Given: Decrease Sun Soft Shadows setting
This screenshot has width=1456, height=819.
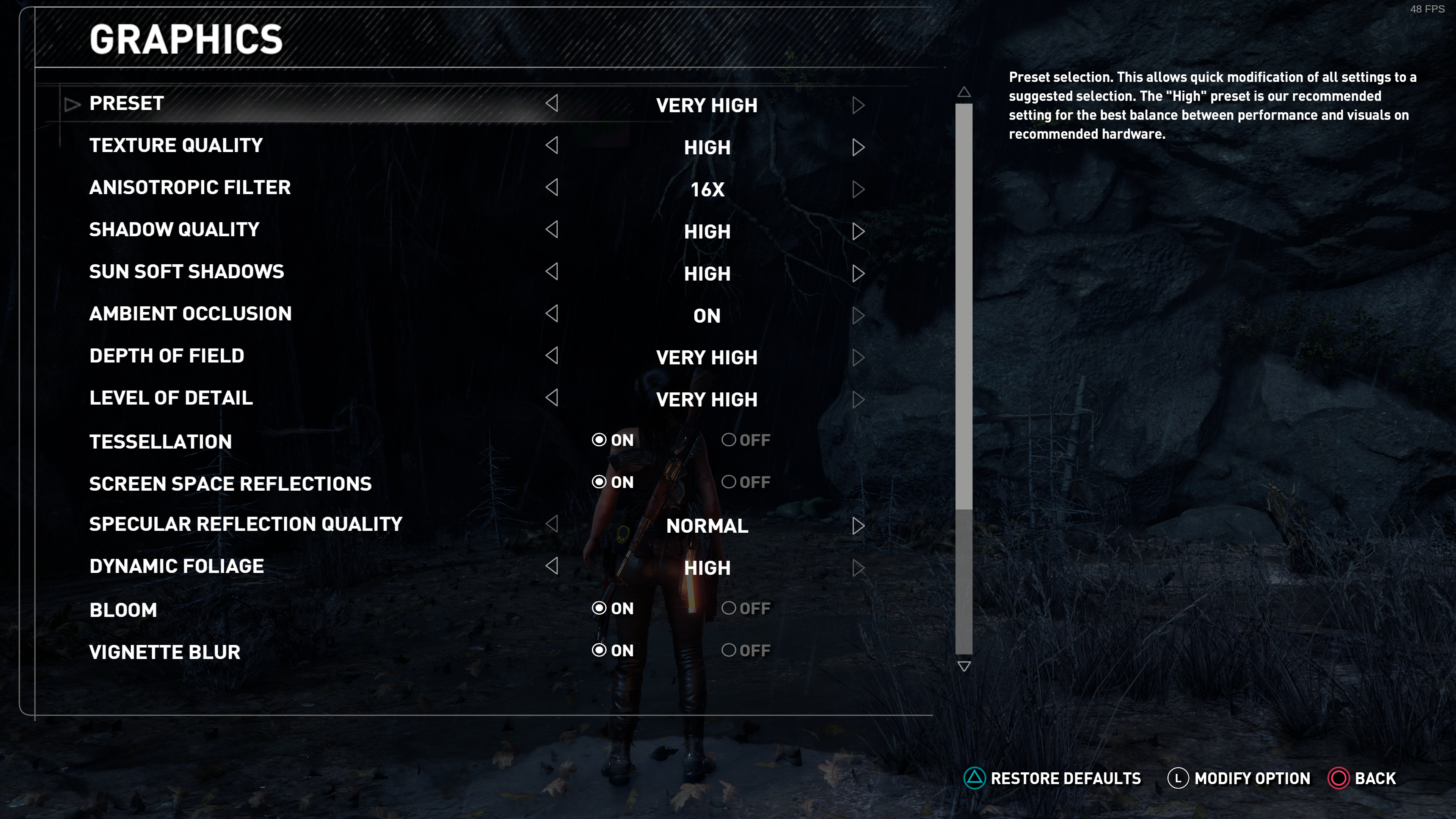Looking at the screenshot, I should click(552, 272).
